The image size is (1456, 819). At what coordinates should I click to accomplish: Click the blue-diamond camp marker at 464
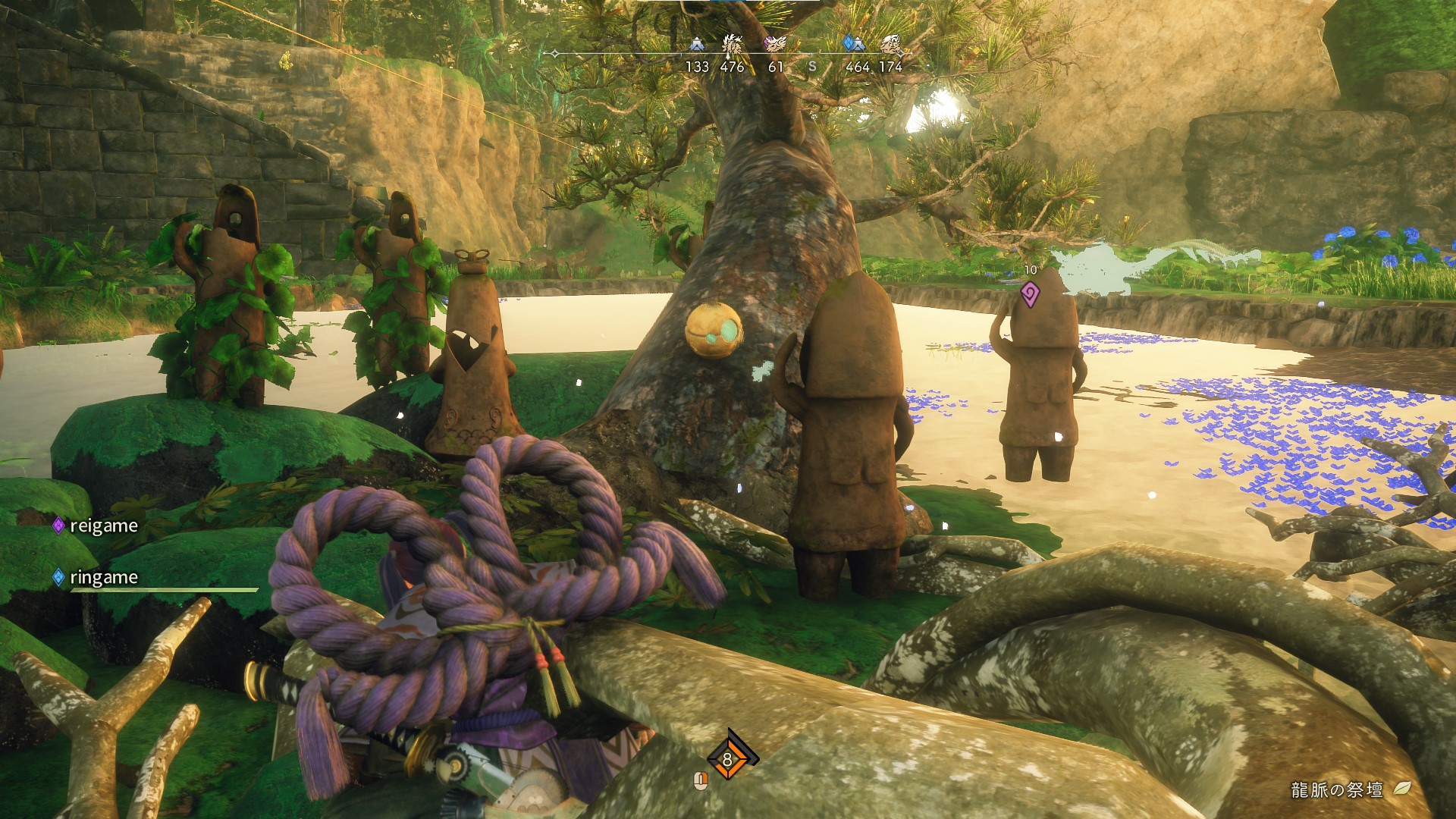855,44
